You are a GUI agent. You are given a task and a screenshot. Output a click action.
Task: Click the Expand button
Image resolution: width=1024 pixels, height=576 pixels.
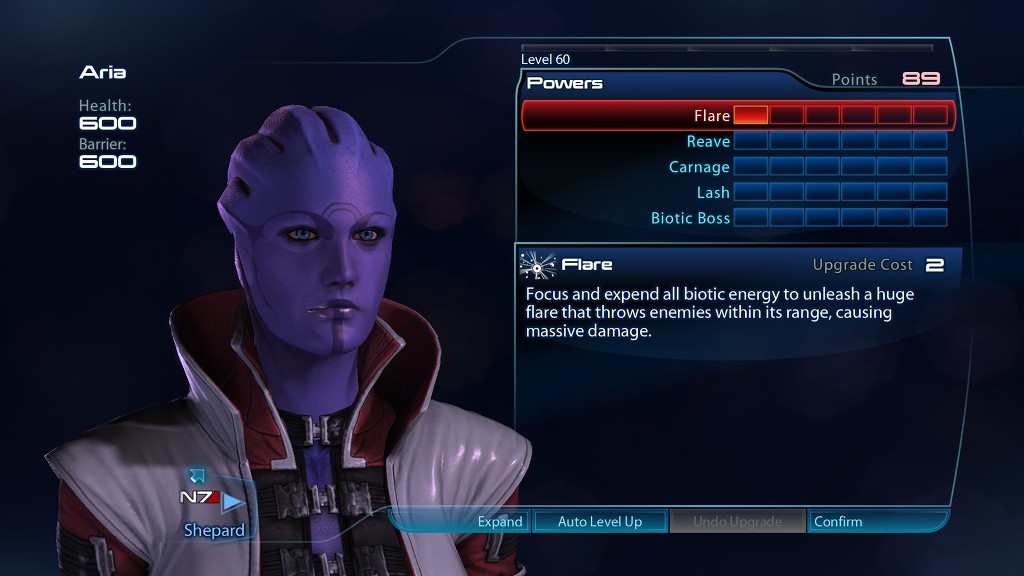click(499, 521)
